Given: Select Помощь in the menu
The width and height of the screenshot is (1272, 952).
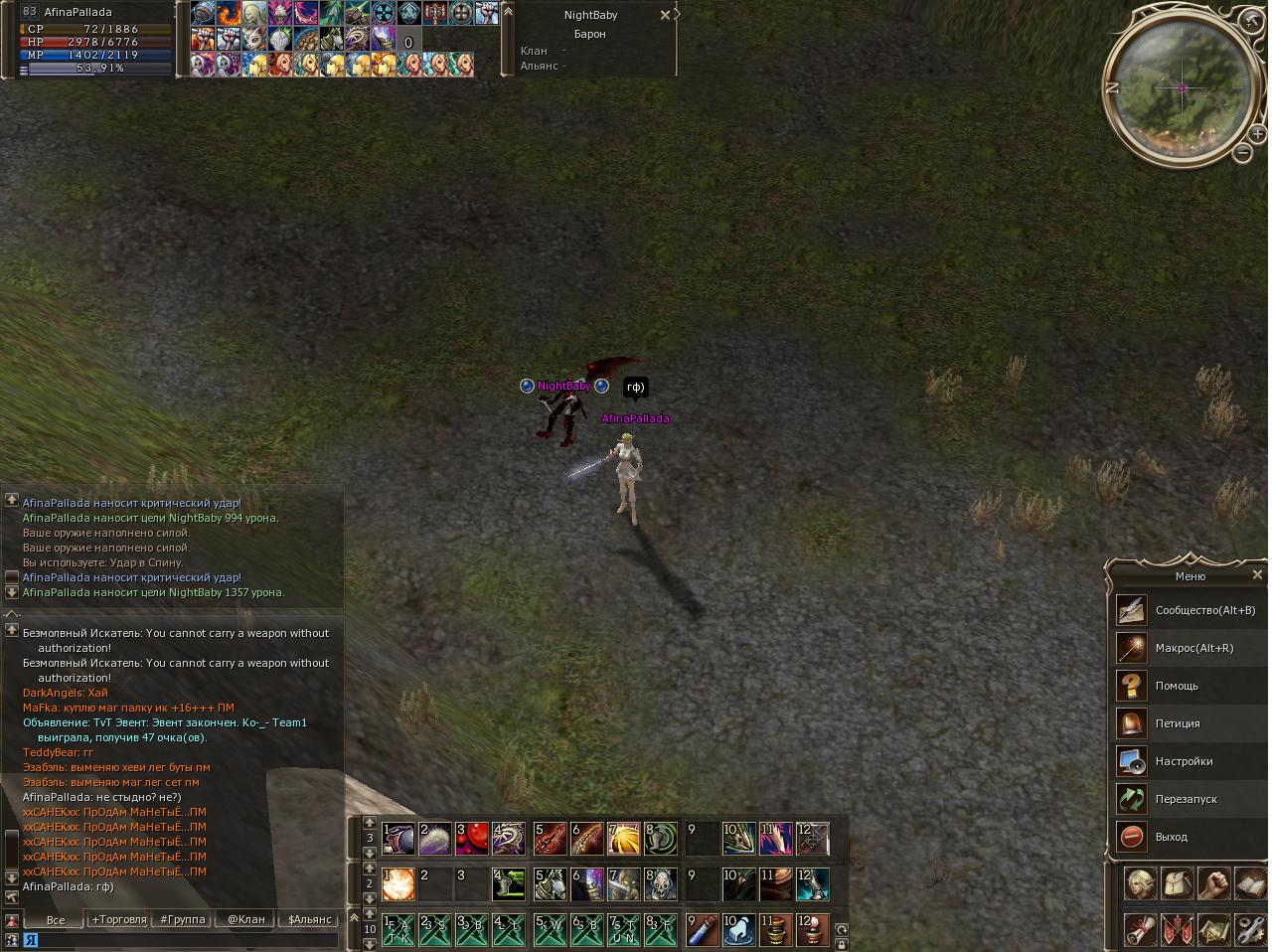Looking at the screenshot, I should [x=1176, y=686].
